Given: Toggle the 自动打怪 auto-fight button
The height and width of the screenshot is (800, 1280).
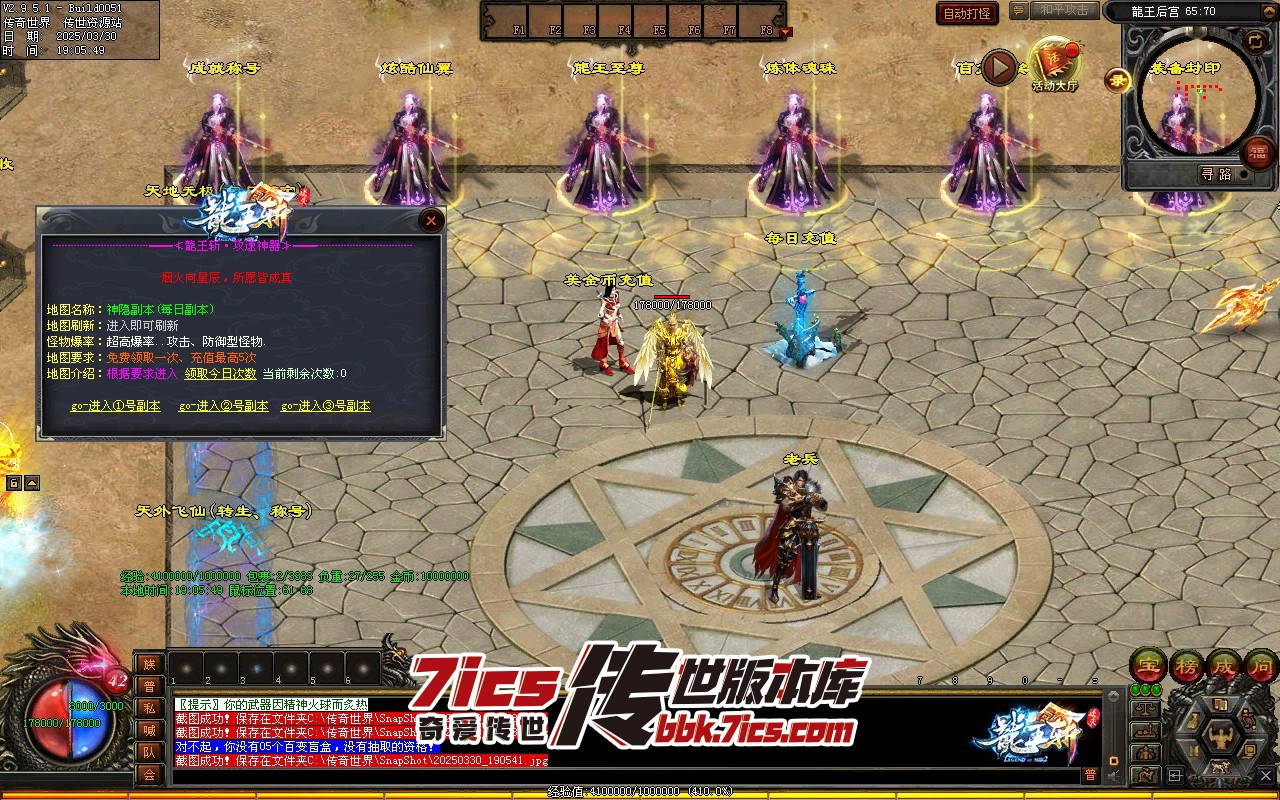Looking at the screenshot, I should click(967, 13).
